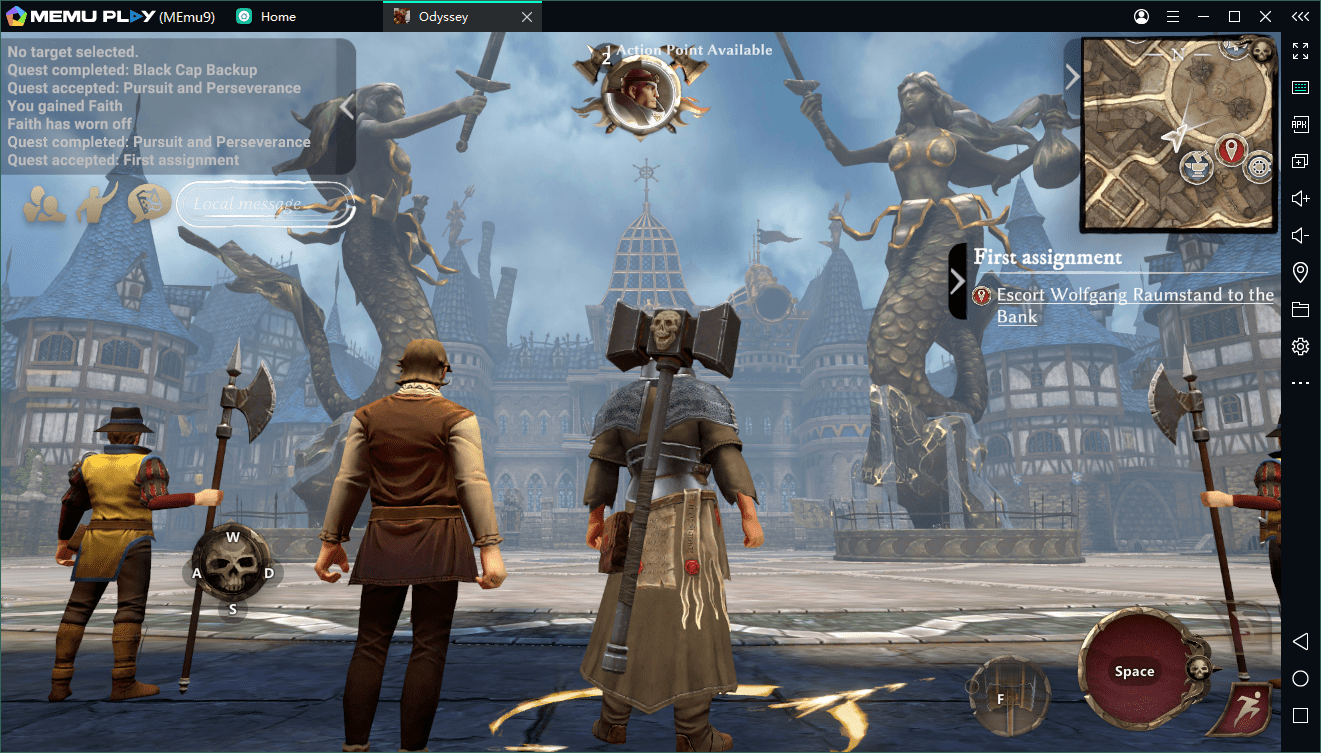Tap the large red attack button
This screenshot has width=1321, height=753.
(x=1134, y=671)
